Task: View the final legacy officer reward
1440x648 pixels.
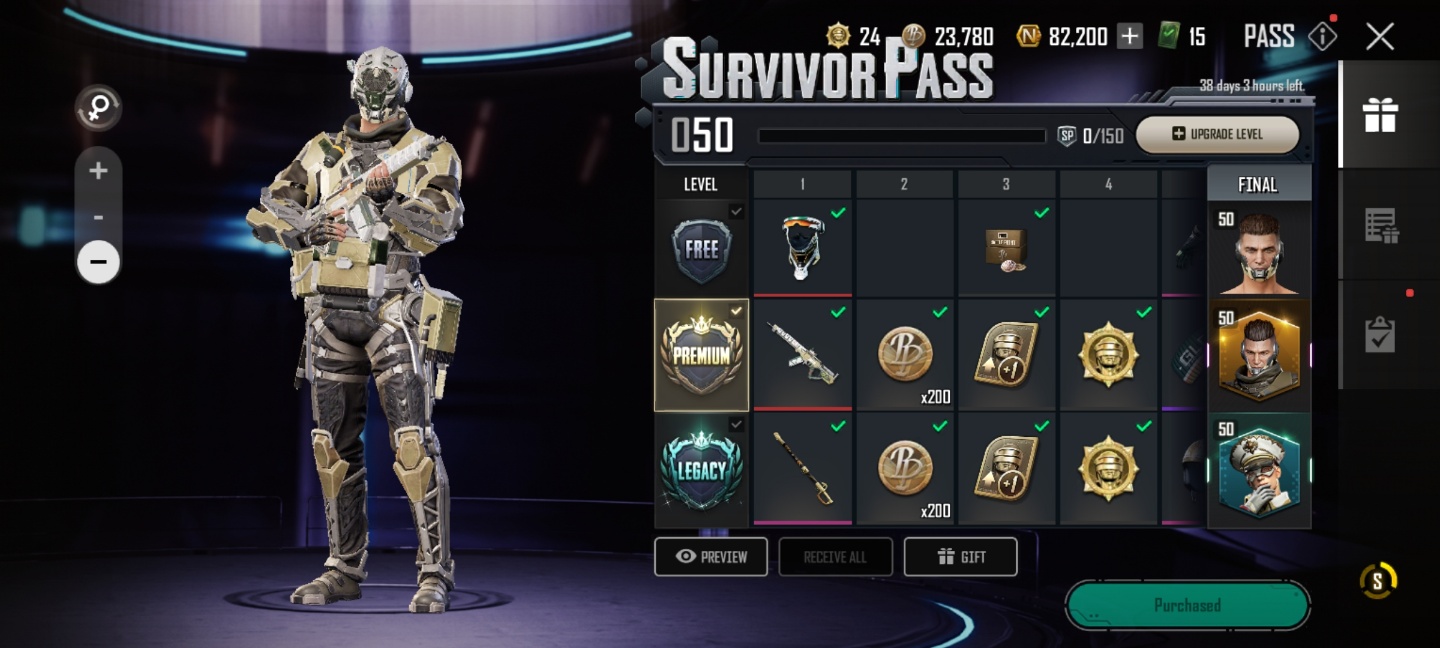Action: [x=1258, y=470]
